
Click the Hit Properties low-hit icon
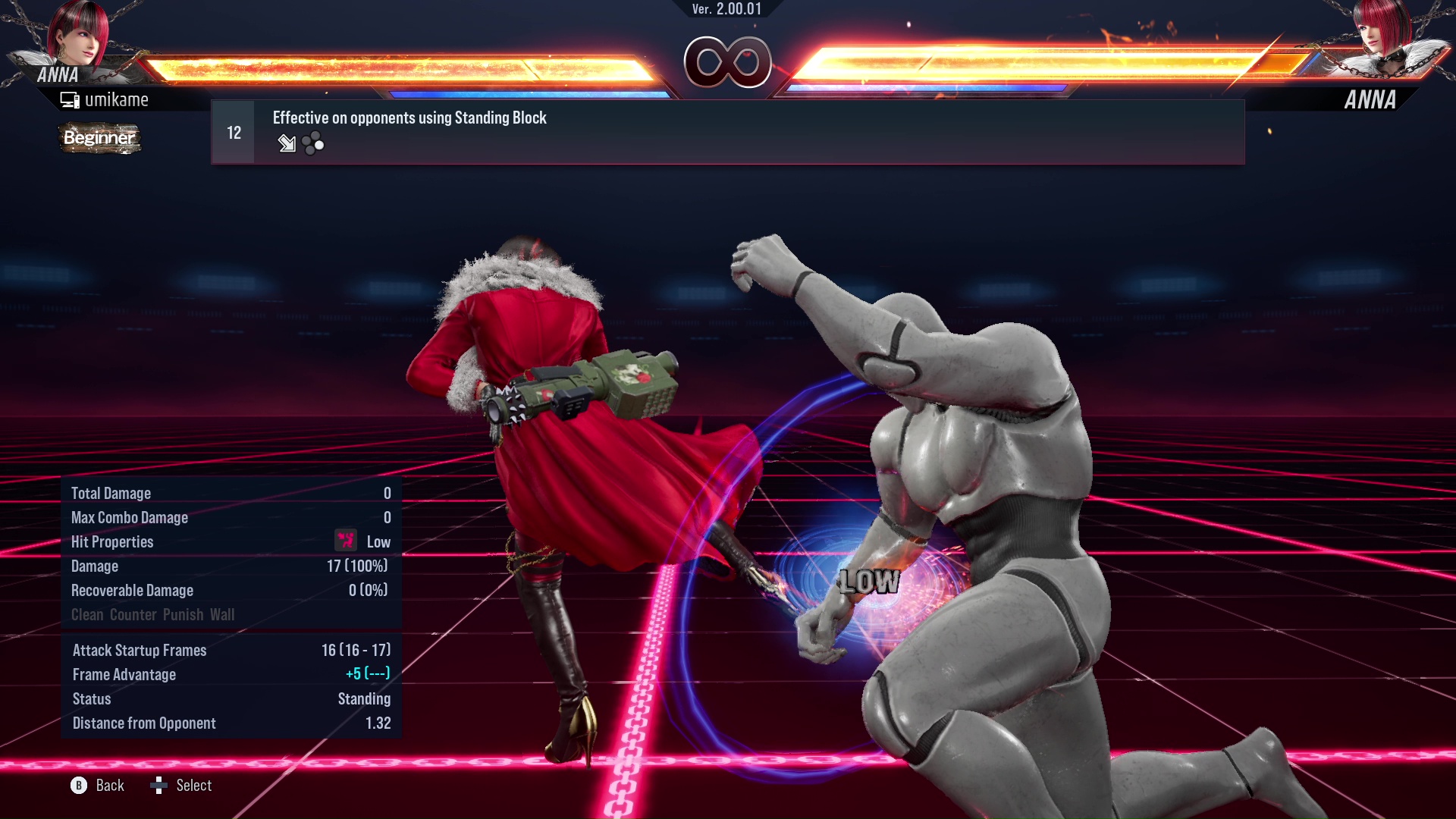(346, 541)
